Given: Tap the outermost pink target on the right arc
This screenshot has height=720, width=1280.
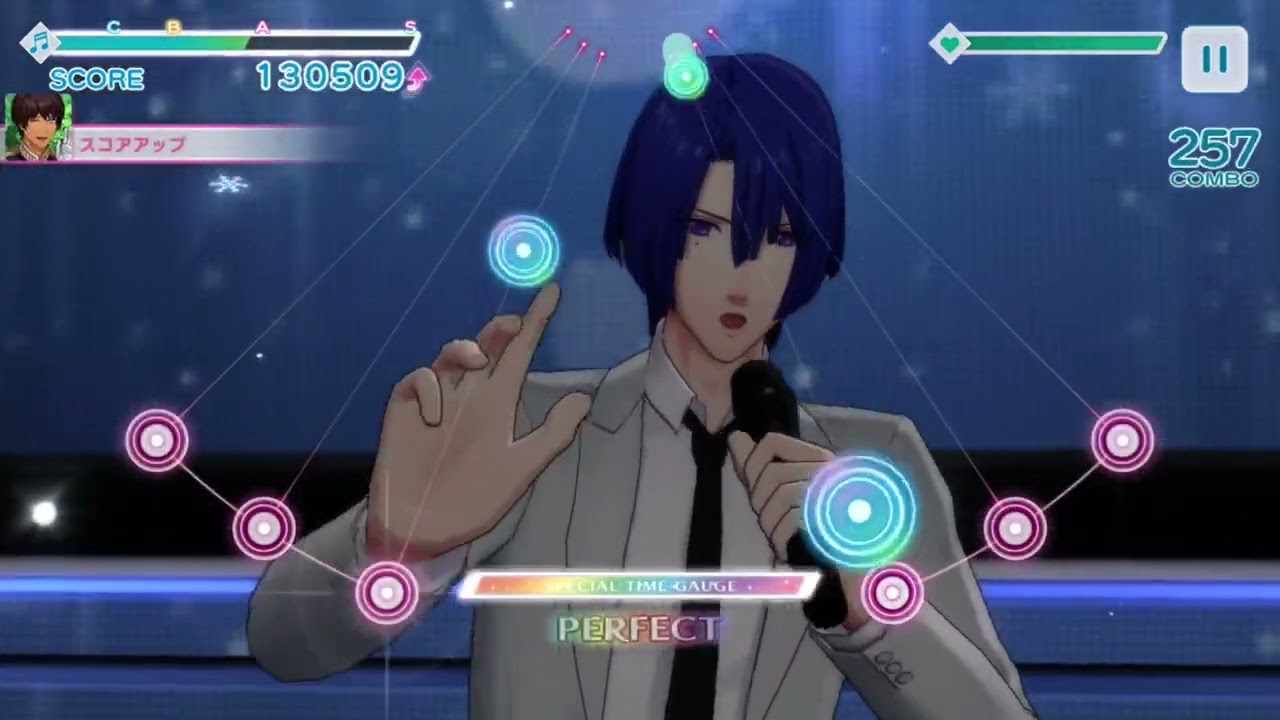Looking at the screenshot, I should point(1122,440).
